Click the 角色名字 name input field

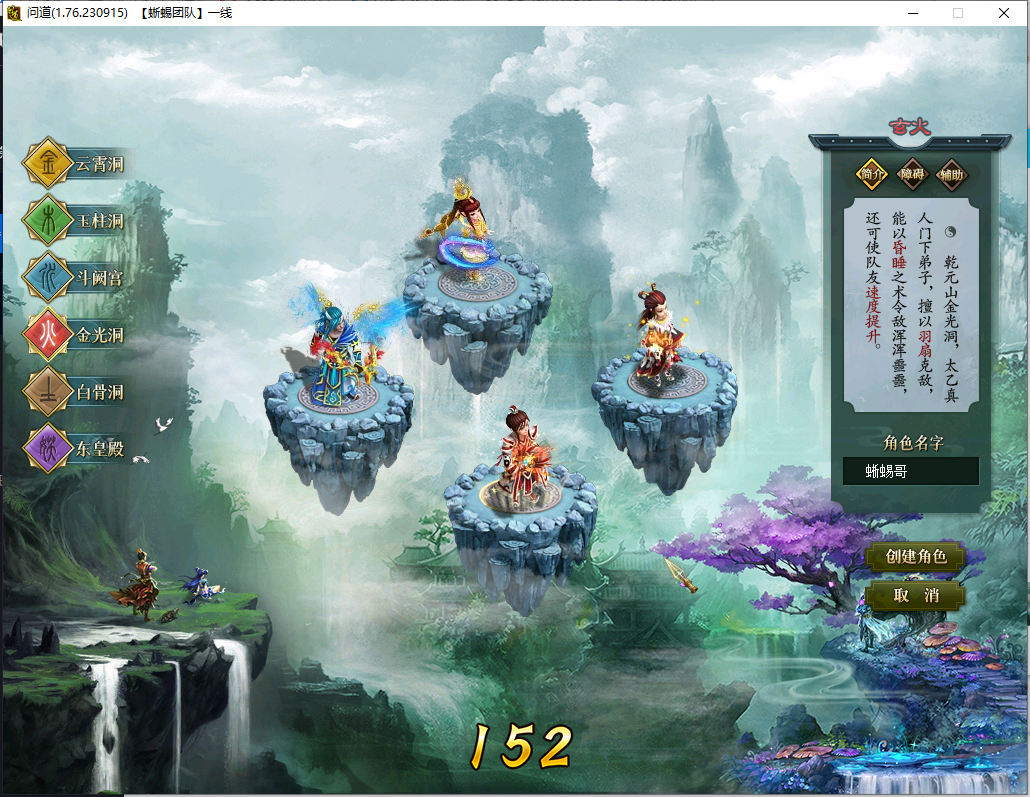(910, 471)
